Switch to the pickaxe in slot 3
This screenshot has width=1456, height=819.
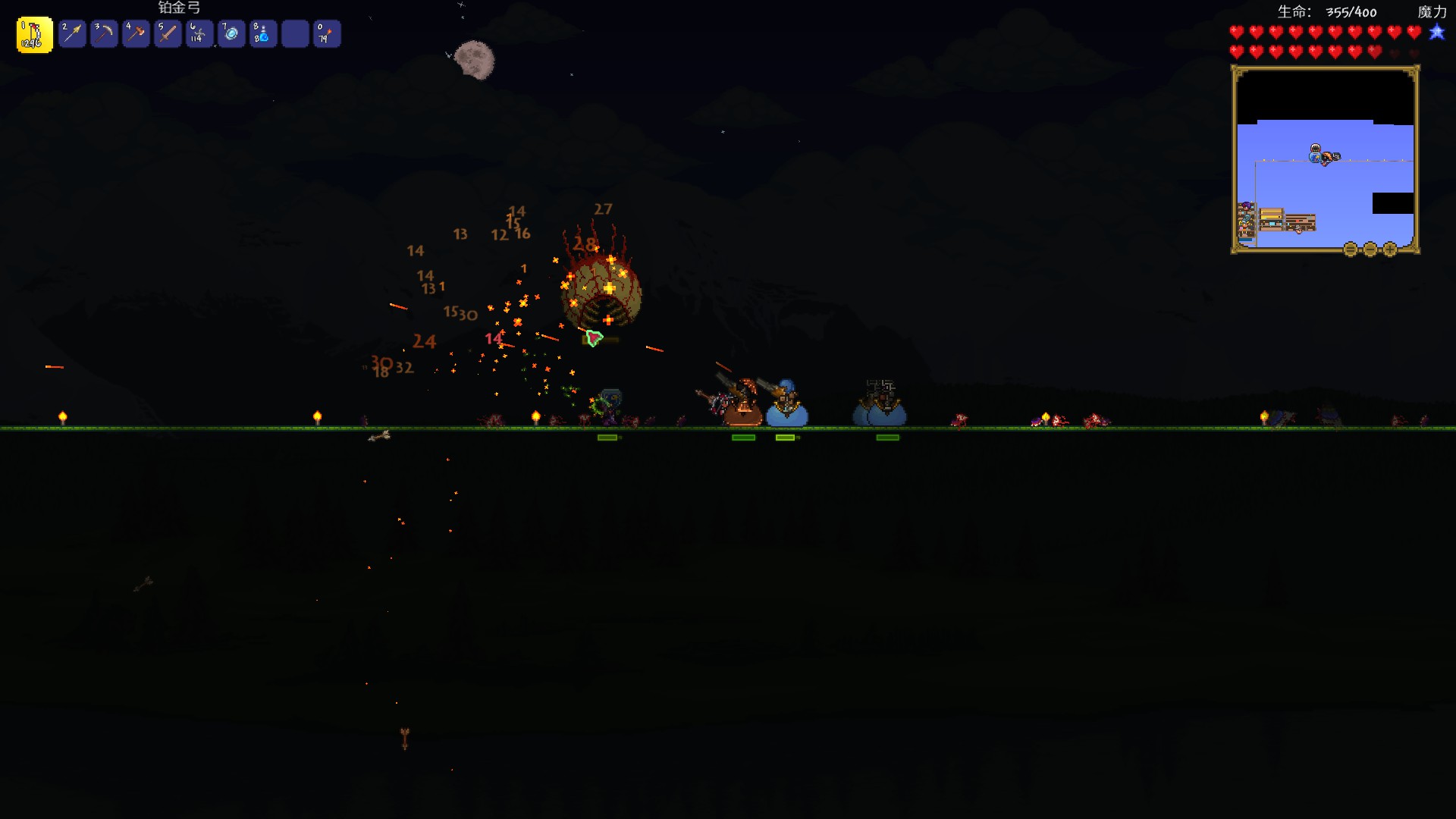pyautogui.click(x=104, y=34)
